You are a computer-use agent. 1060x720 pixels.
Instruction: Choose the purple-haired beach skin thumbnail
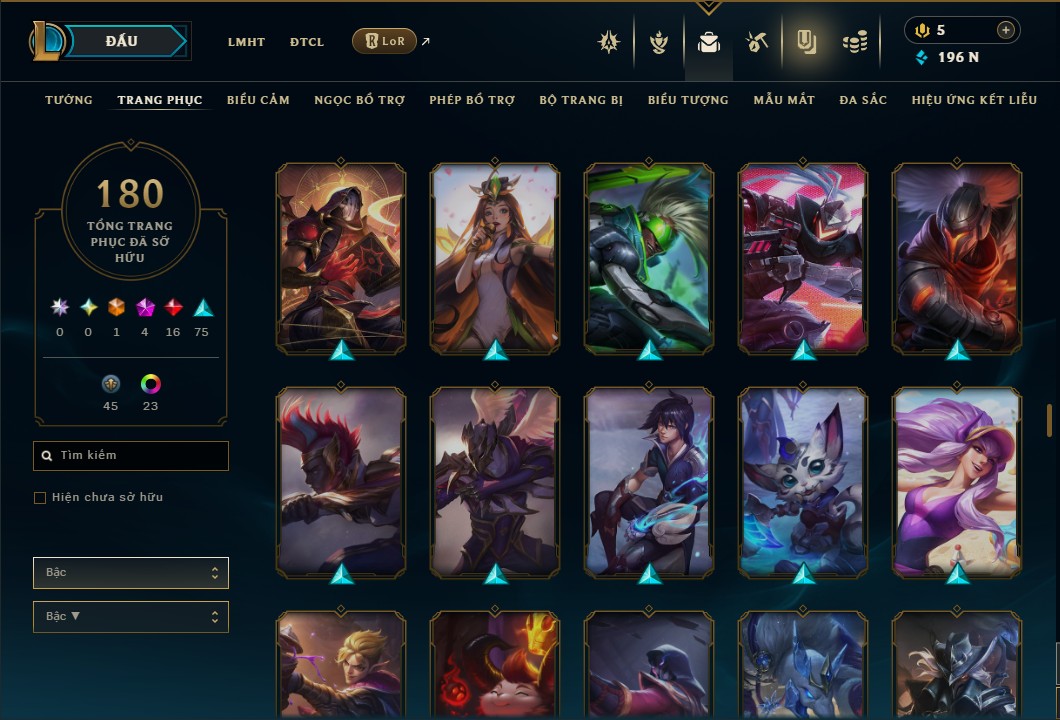point(956,480)
